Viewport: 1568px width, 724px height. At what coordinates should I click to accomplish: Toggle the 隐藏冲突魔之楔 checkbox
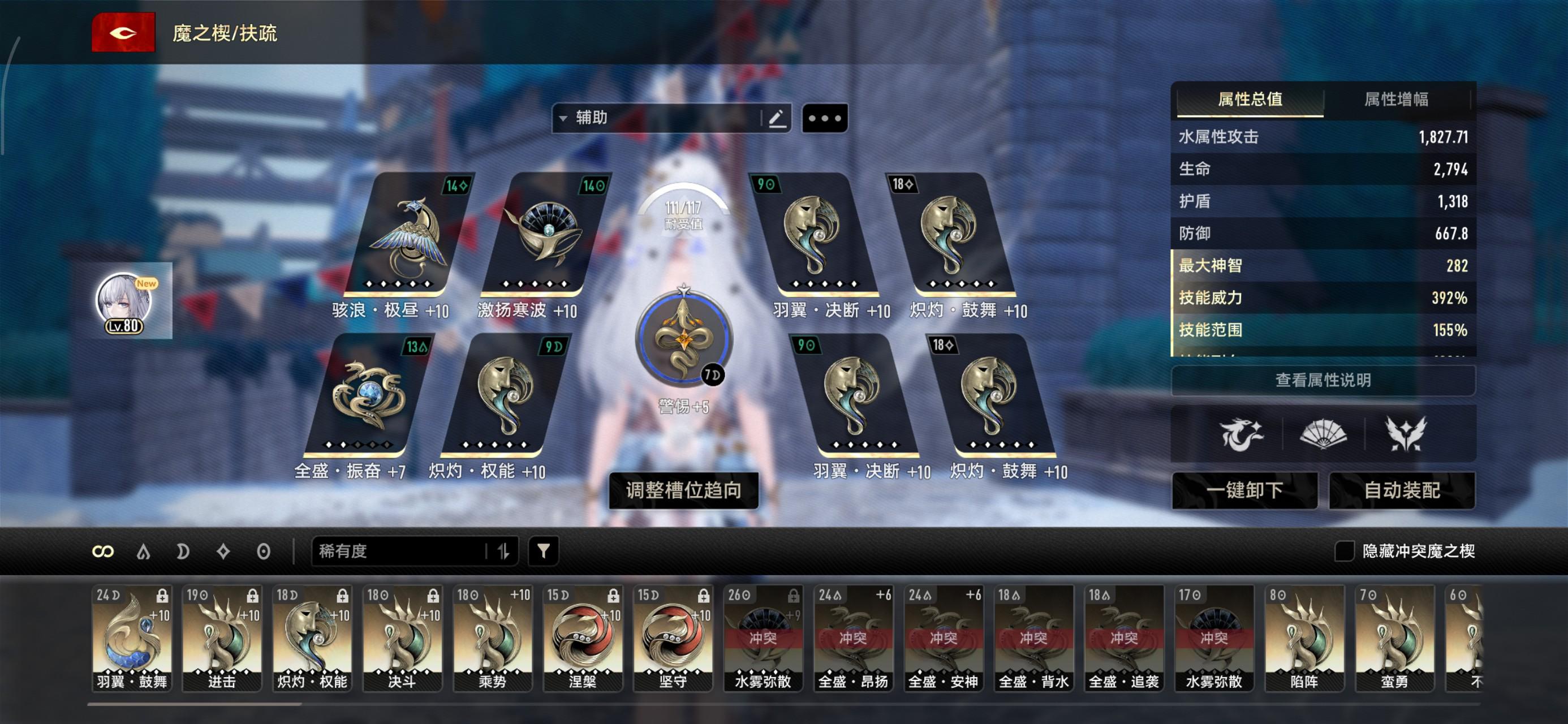(1344, 551)
